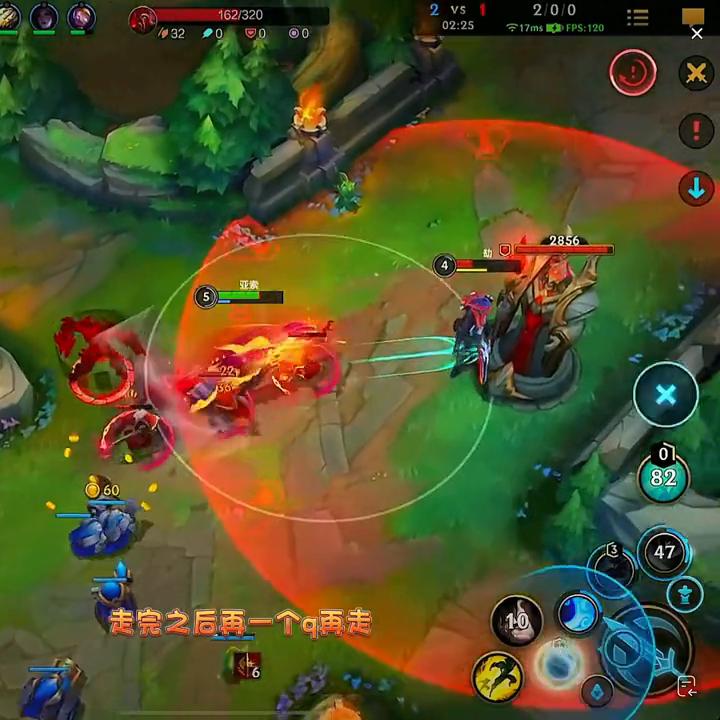The height and width of the screenshot is (720, 720).
Task: Open the scoreboard list icon
Action: point(638,17)
